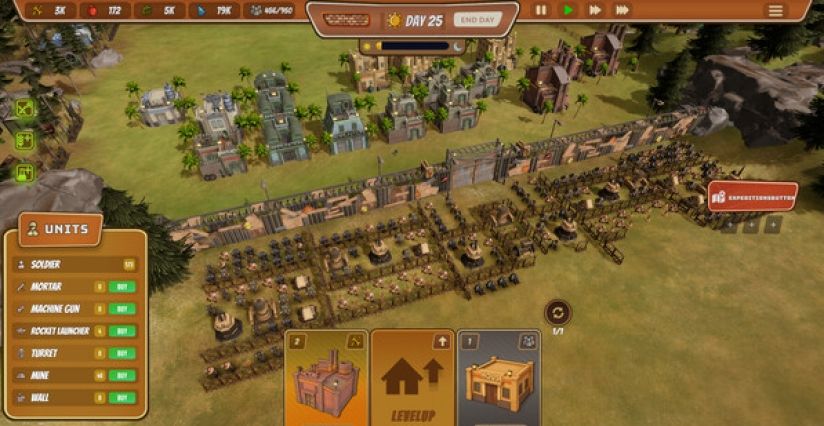
Task: Buy a Mine
Action: click(121, 375)
